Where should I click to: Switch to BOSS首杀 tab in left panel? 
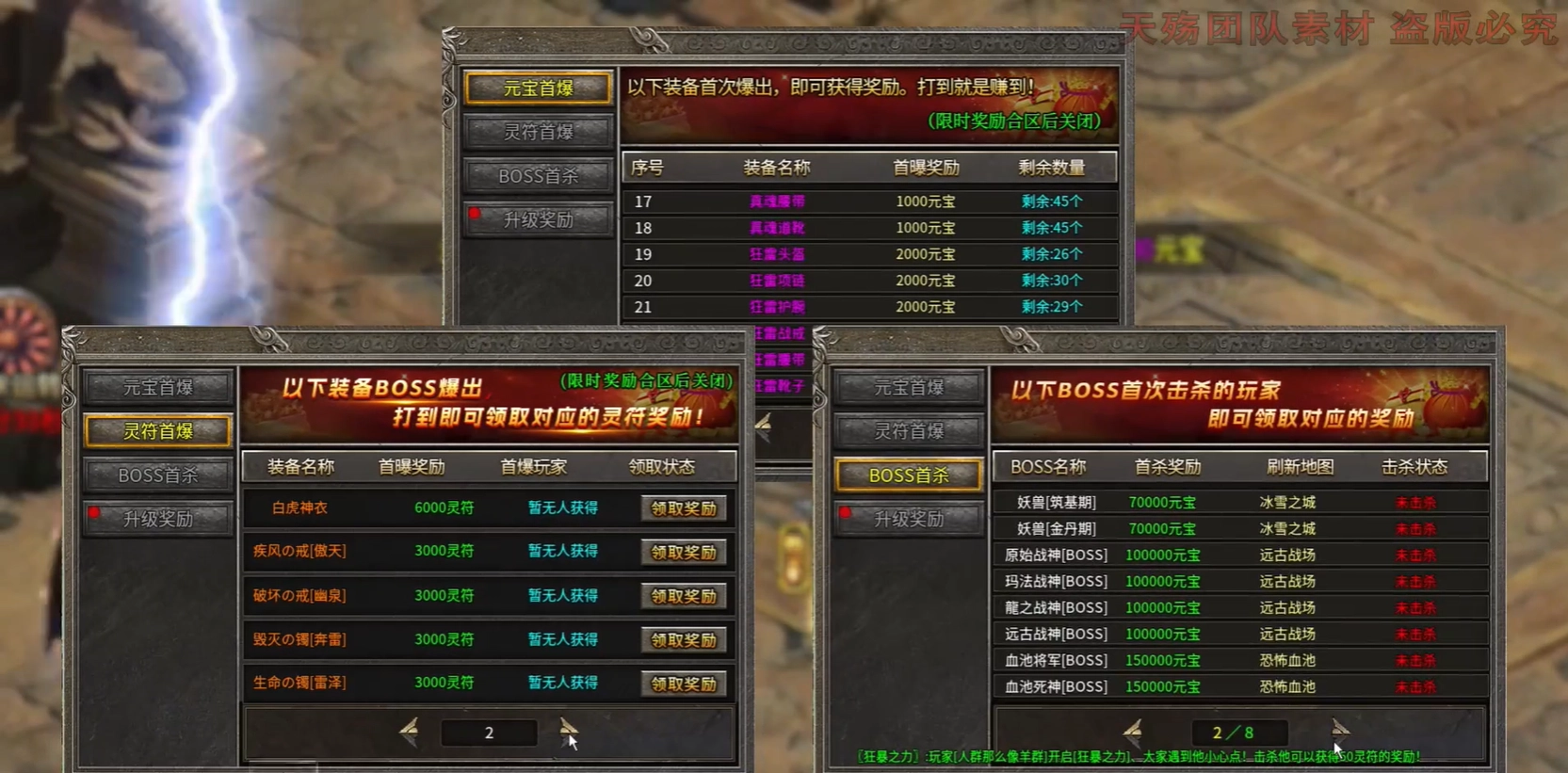[x=157, y=475]
